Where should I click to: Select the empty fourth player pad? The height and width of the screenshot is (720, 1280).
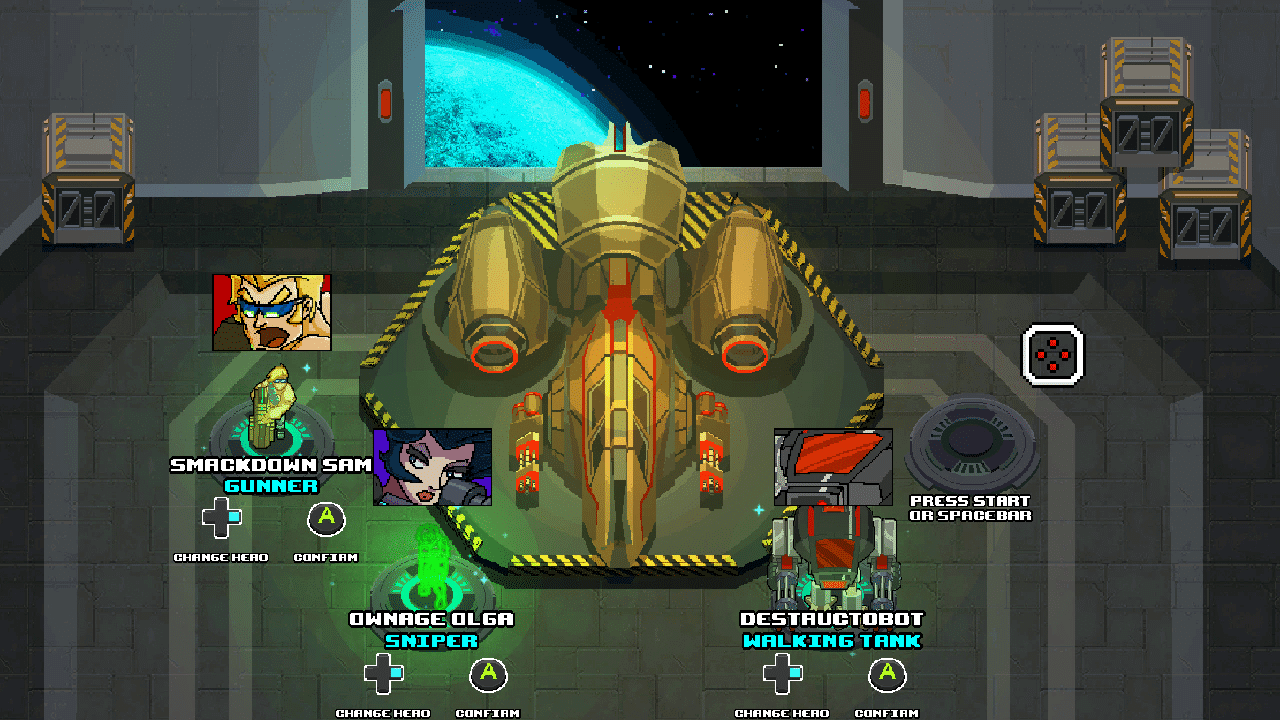pos(971,443)
